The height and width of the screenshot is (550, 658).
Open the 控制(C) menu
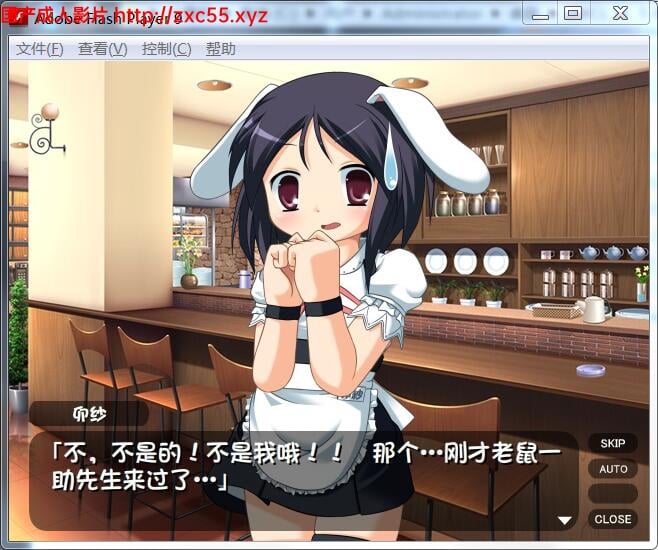click(x=166, y=49)
